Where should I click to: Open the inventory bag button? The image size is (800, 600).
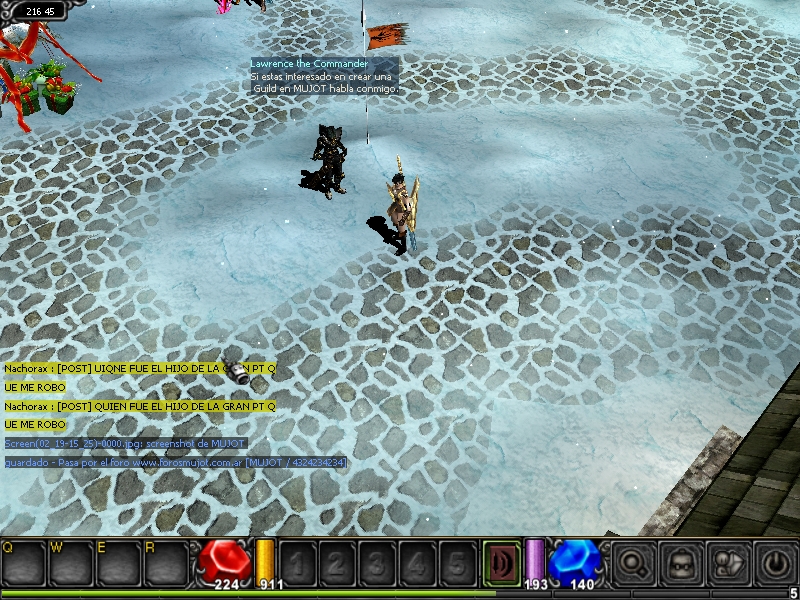point(683,562)
